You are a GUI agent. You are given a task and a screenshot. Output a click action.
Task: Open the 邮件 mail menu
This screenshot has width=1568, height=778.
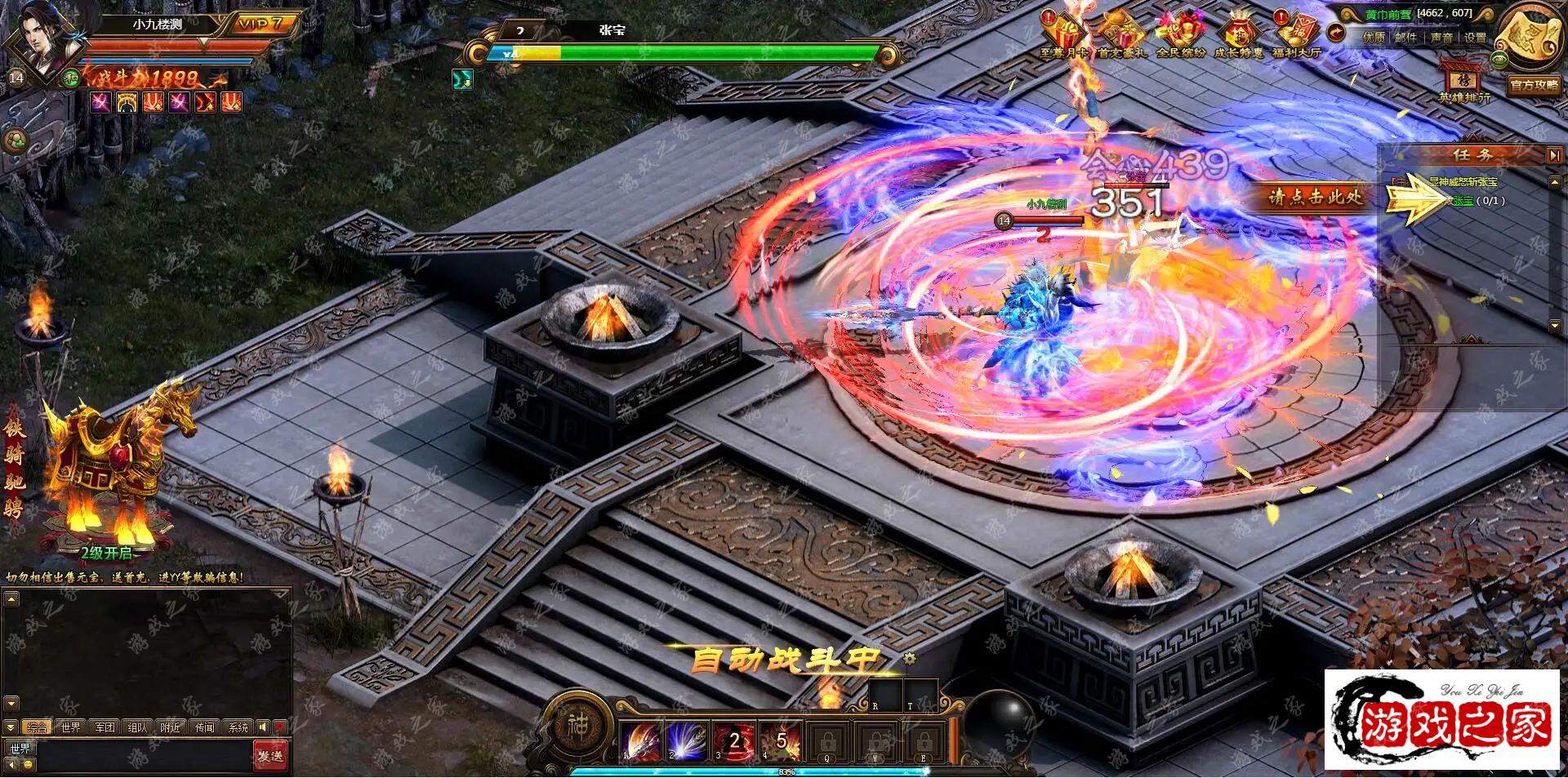pos(1405,38)
